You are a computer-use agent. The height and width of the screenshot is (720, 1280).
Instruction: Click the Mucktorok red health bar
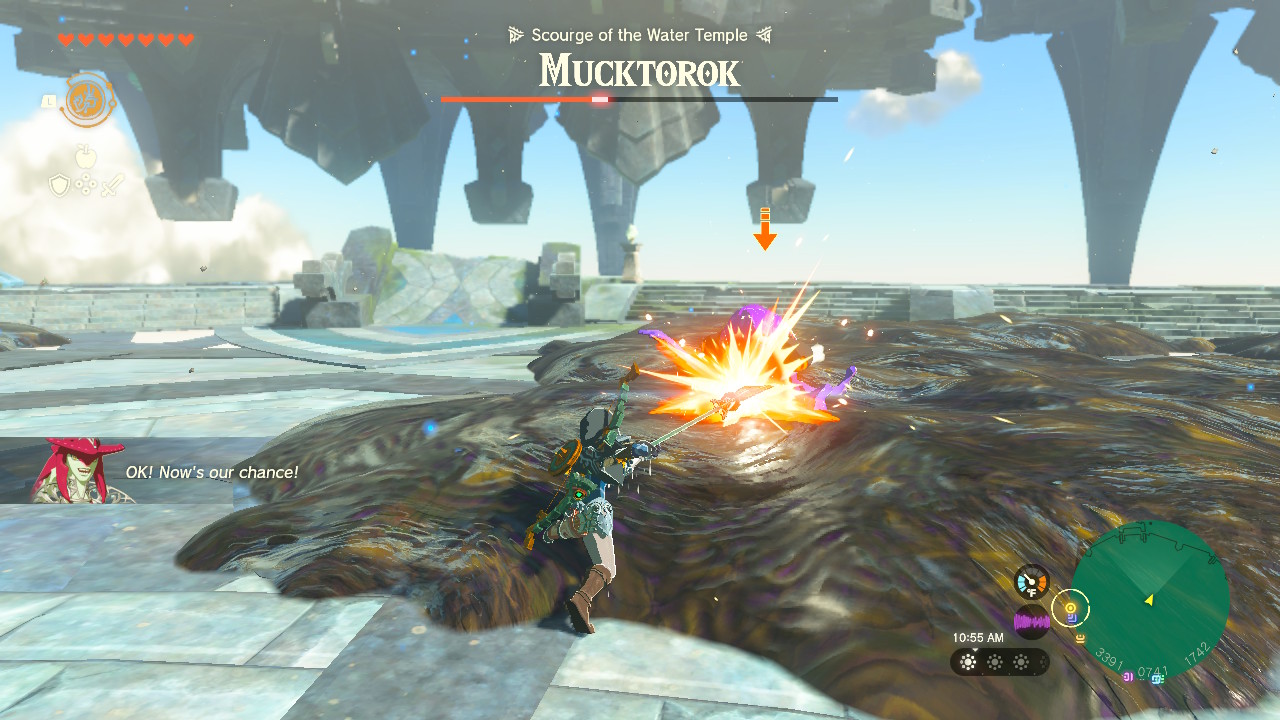coord(520,99)
